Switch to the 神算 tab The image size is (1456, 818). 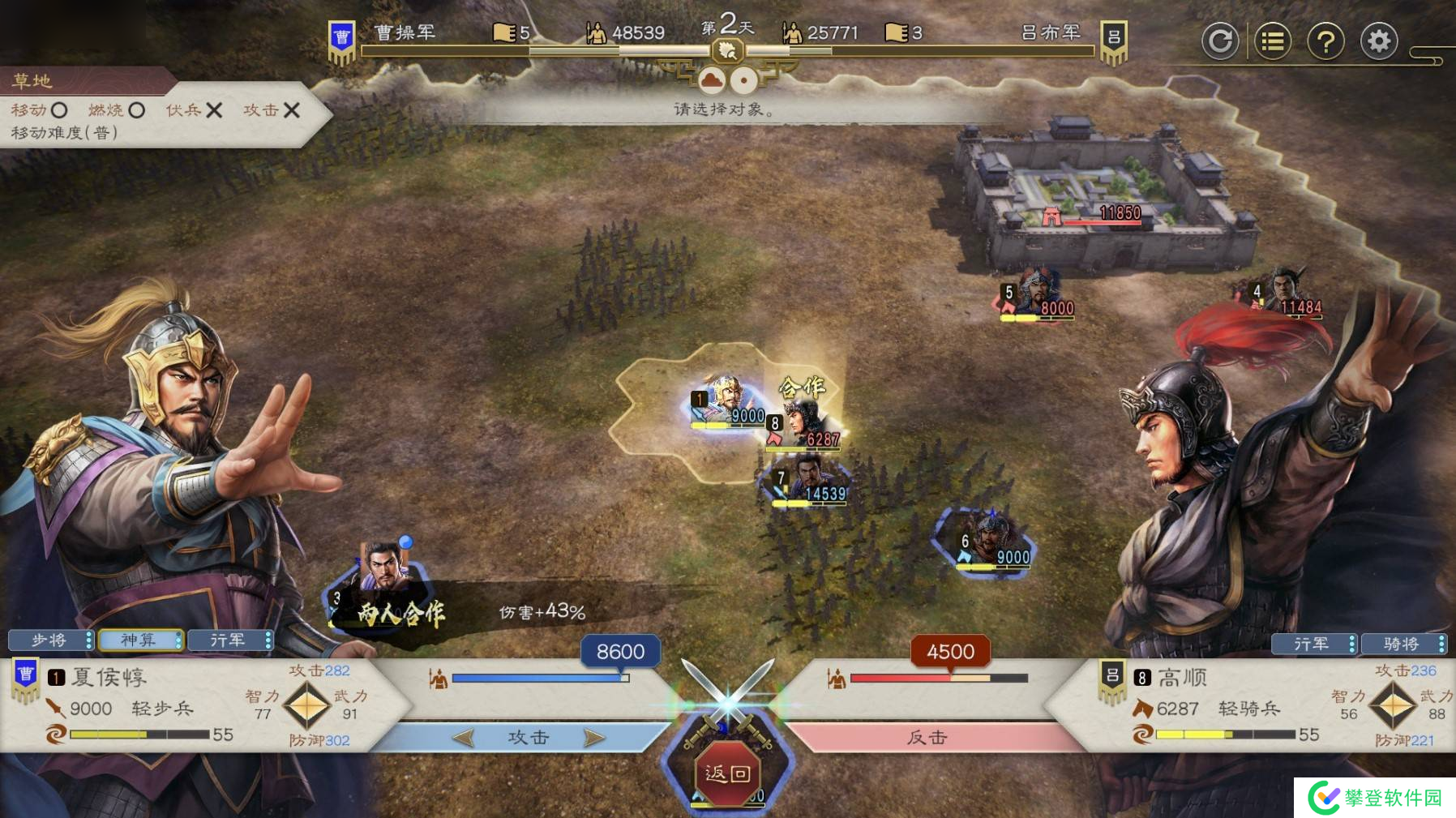pos(139,640)
